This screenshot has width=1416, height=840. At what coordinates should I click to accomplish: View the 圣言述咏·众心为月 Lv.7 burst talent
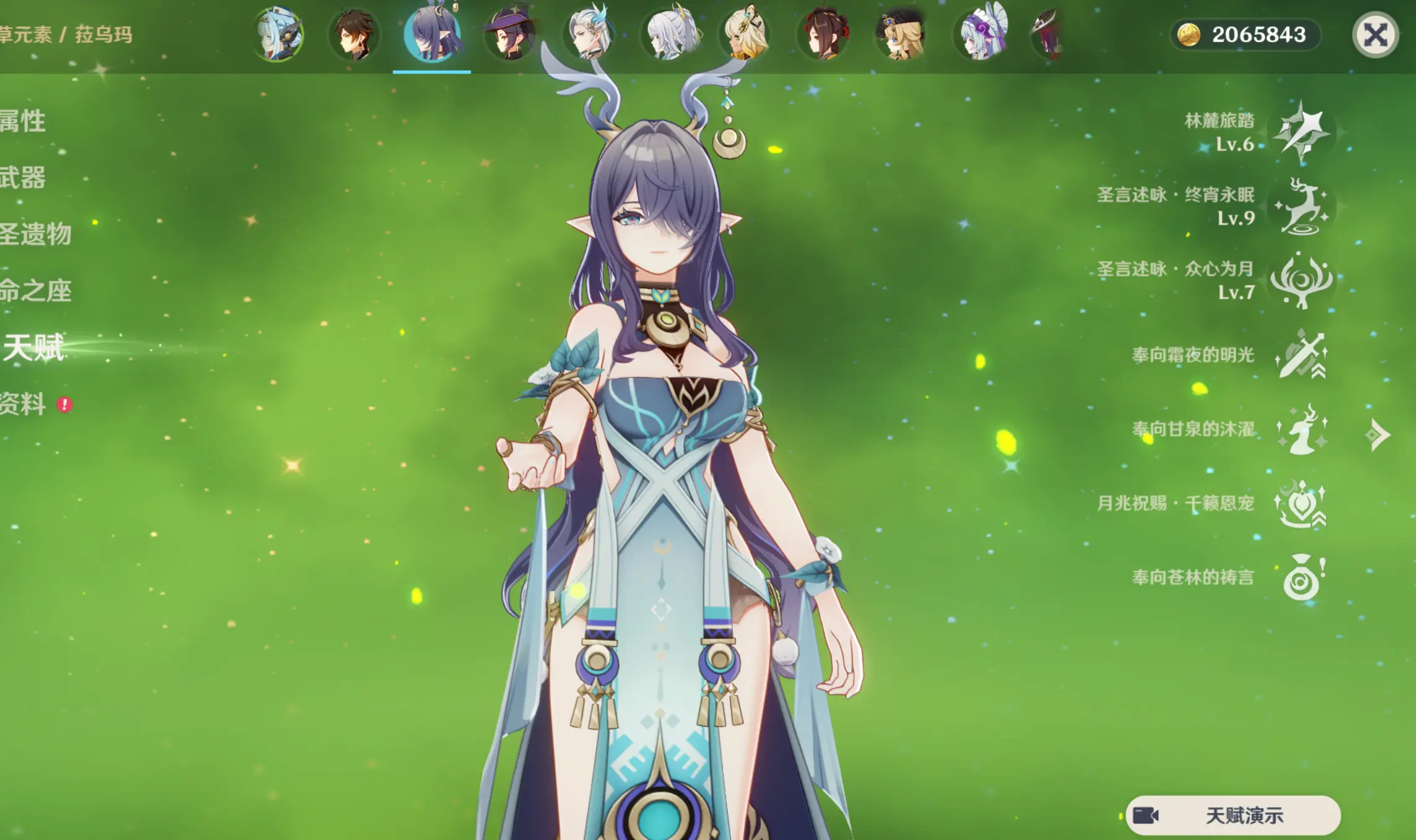pyautogui.click(x=1301, y=280)
